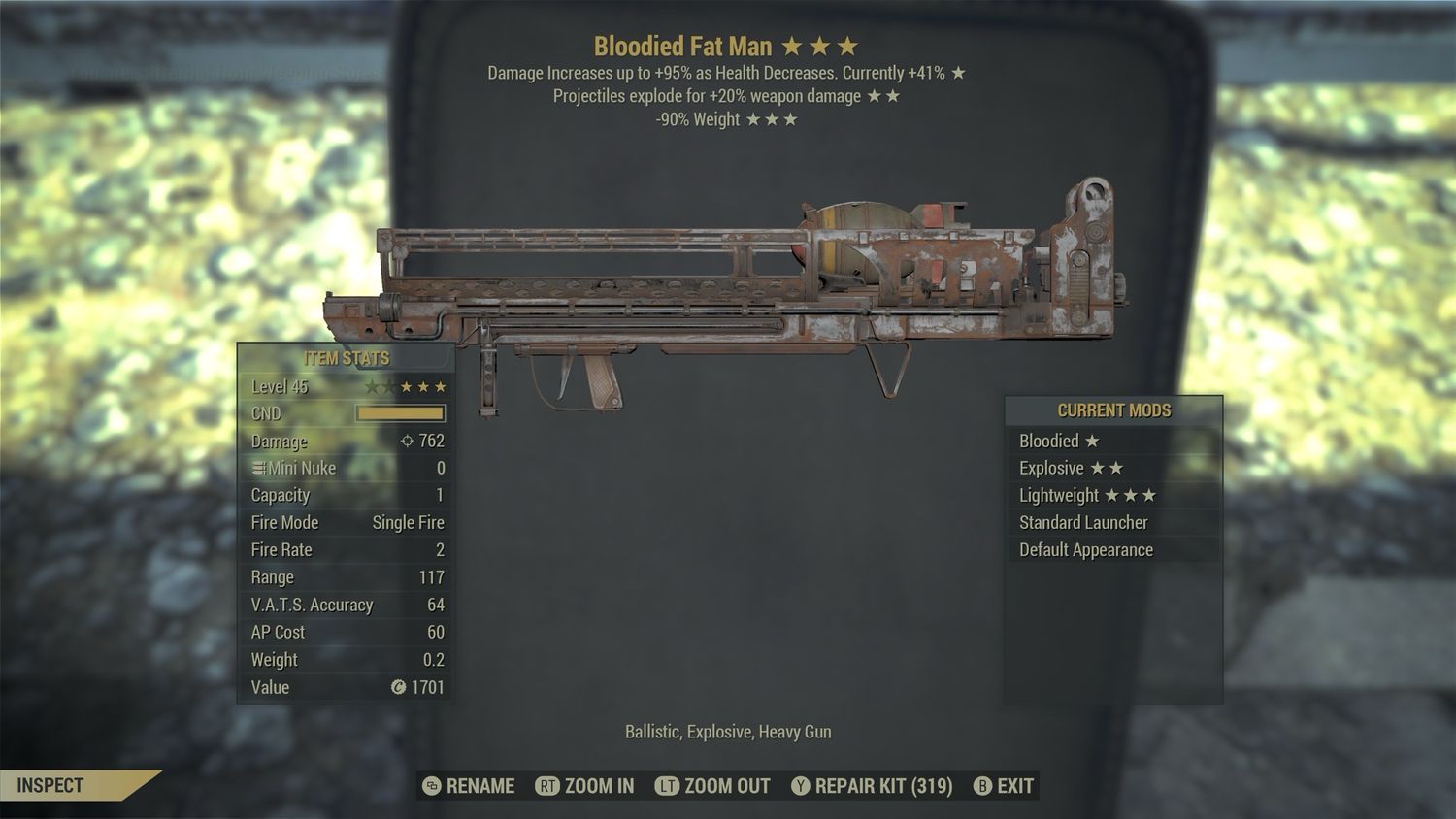Screen dimensions: 1456x819
Task: Click the B icon beside Exit
Action: tap(983, 787)
